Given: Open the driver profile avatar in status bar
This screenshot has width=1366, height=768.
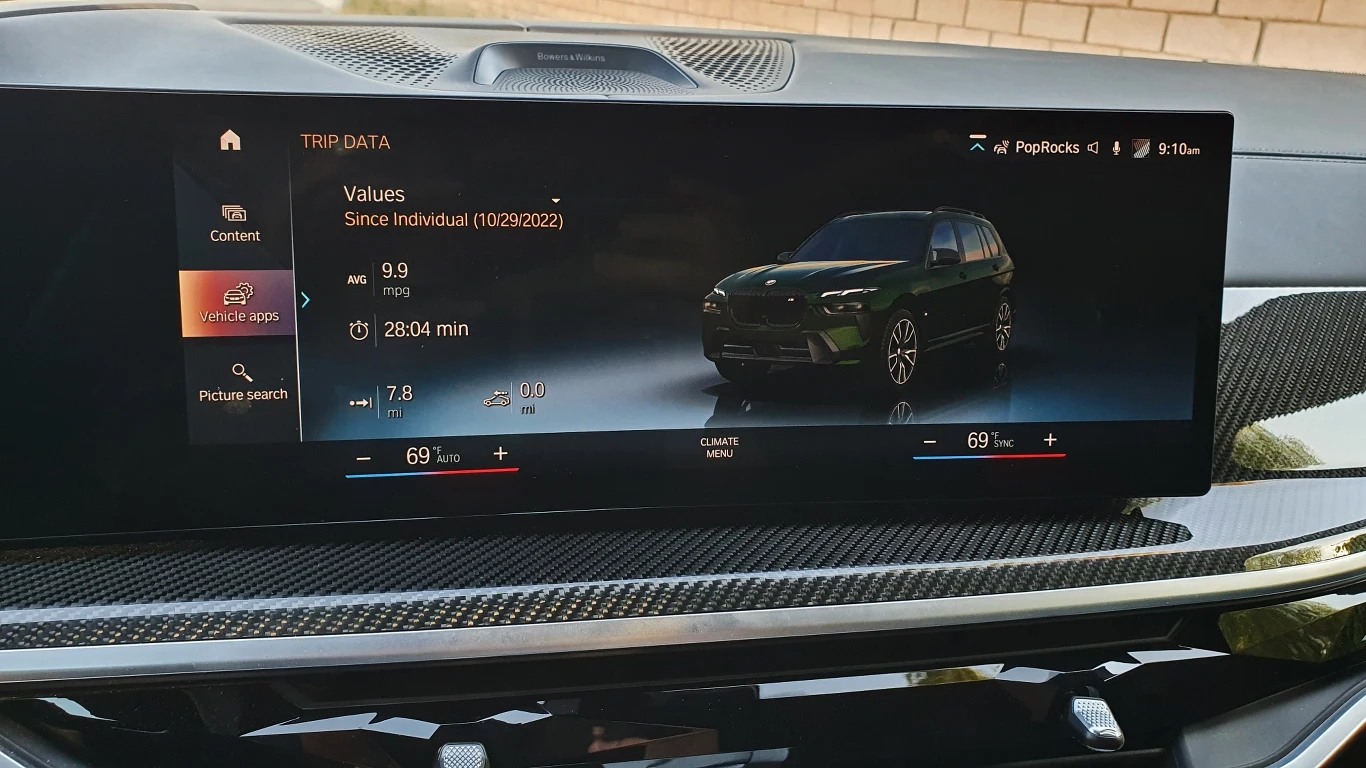Looking at the screenshot, I should (x=1141, y=147).
